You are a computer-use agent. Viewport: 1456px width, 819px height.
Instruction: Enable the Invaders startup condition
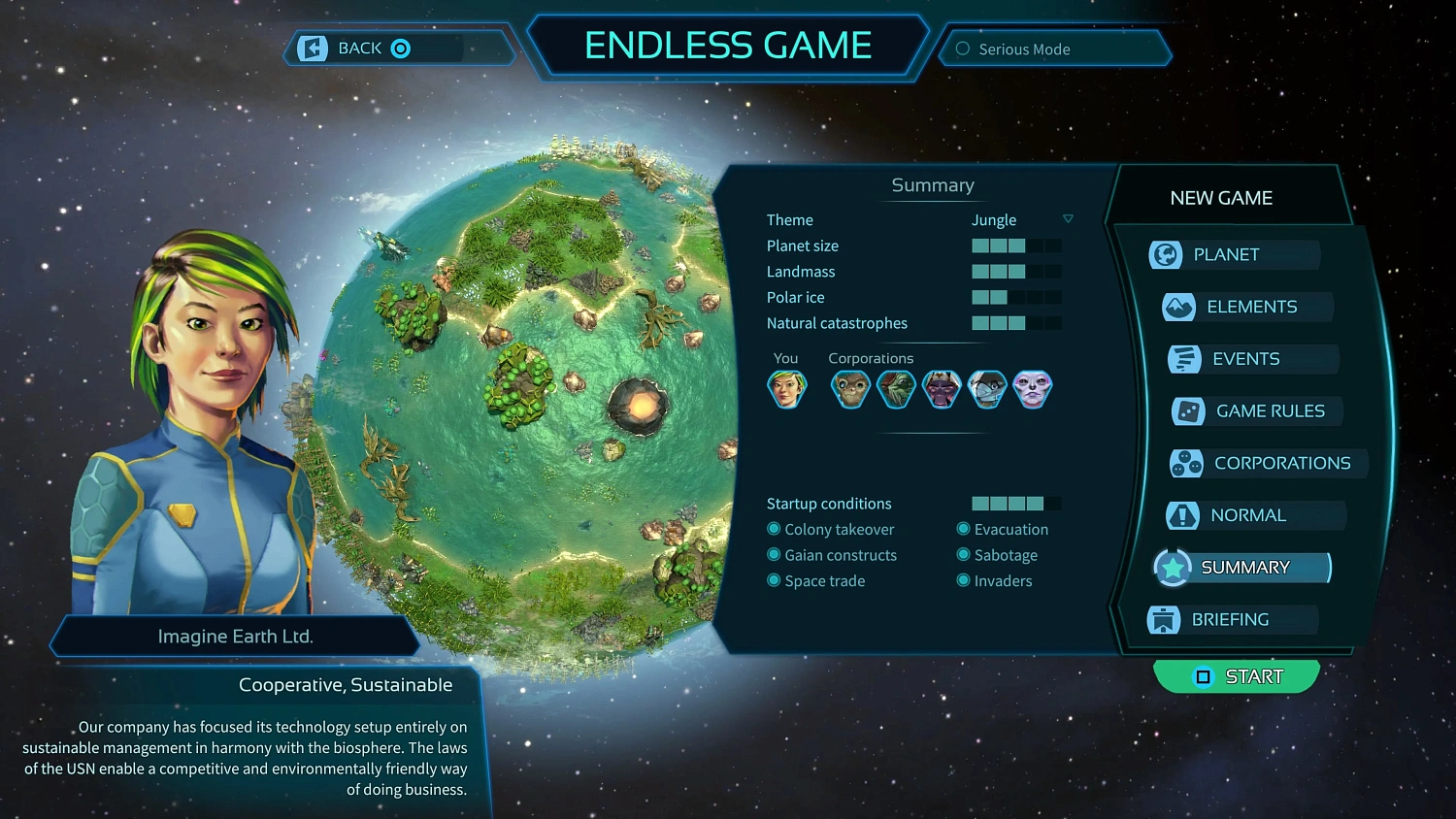click(x=962, y=580)
